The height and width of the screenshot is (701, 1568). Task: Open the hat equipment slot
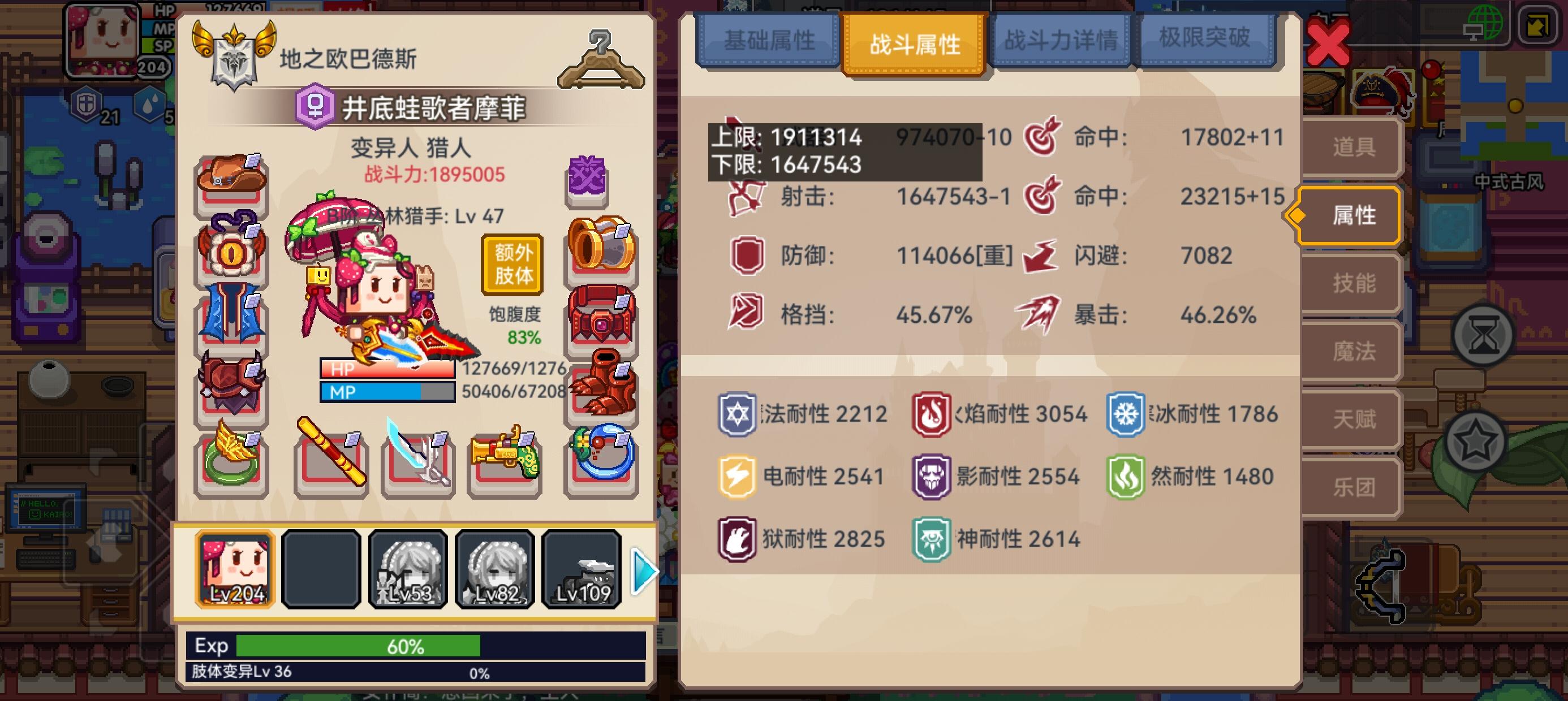(x=231, y=180)
